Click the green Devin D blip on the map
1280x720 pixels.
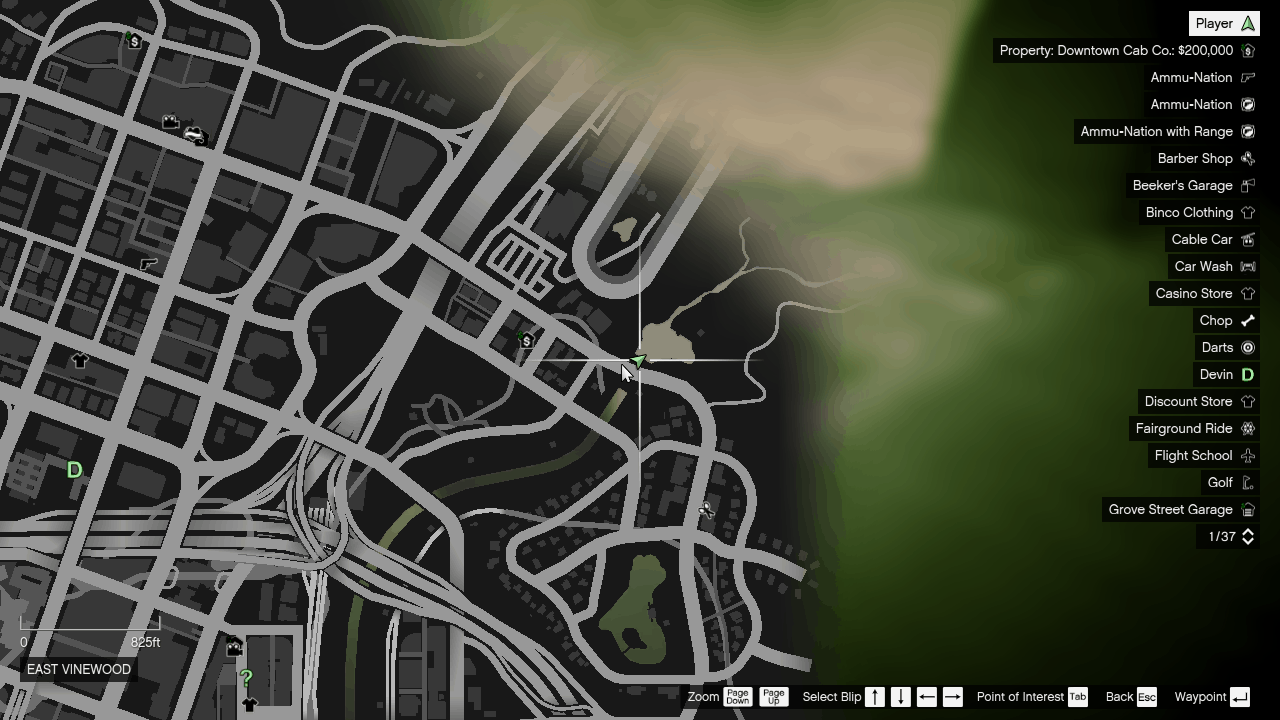pyautogui.click(x=74, y=470)
